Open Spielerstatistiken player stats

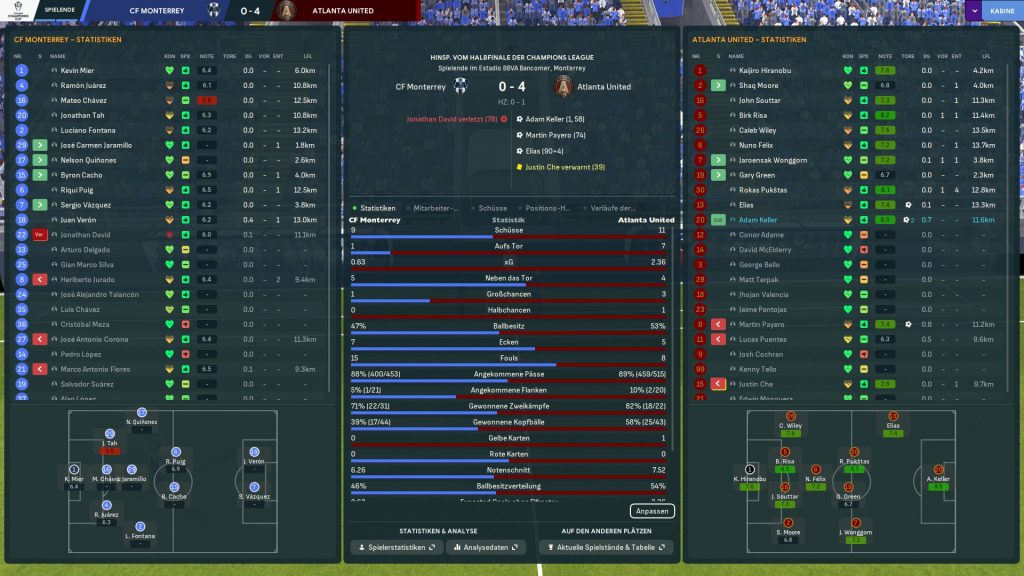pos(397,548)
